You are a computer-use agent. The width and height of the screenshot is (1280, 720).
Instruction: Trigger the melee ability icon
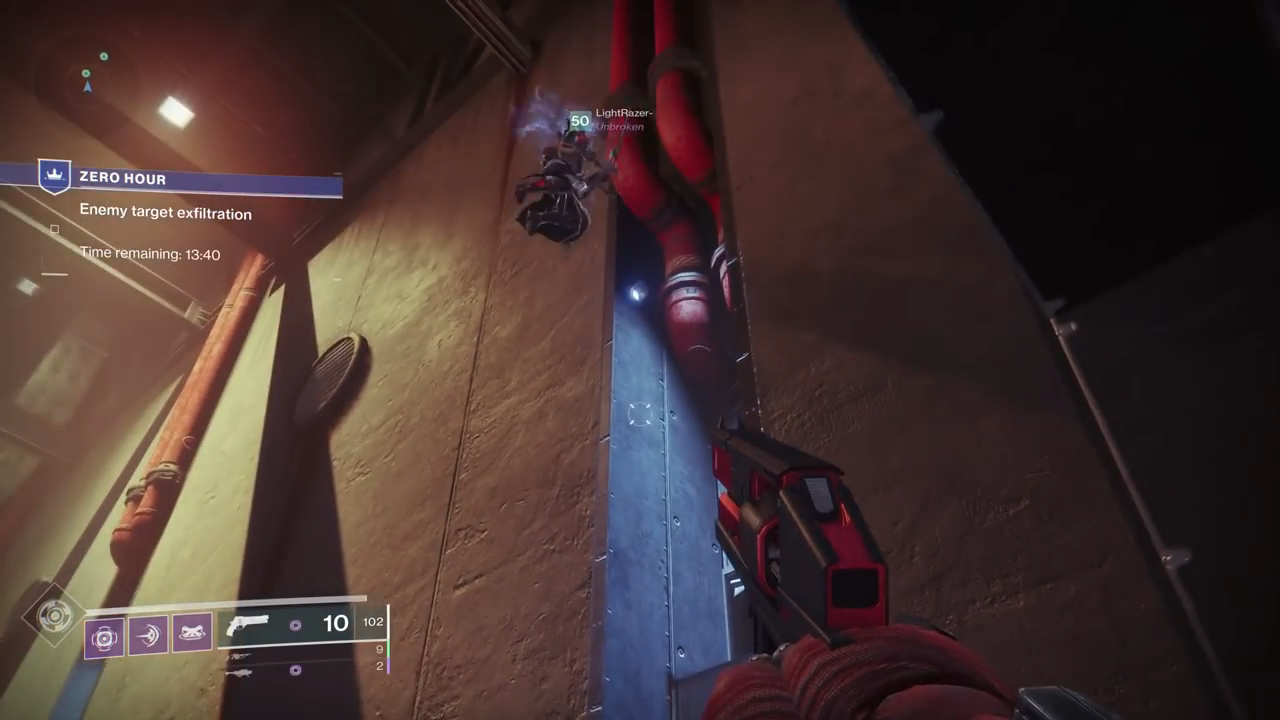148,635
